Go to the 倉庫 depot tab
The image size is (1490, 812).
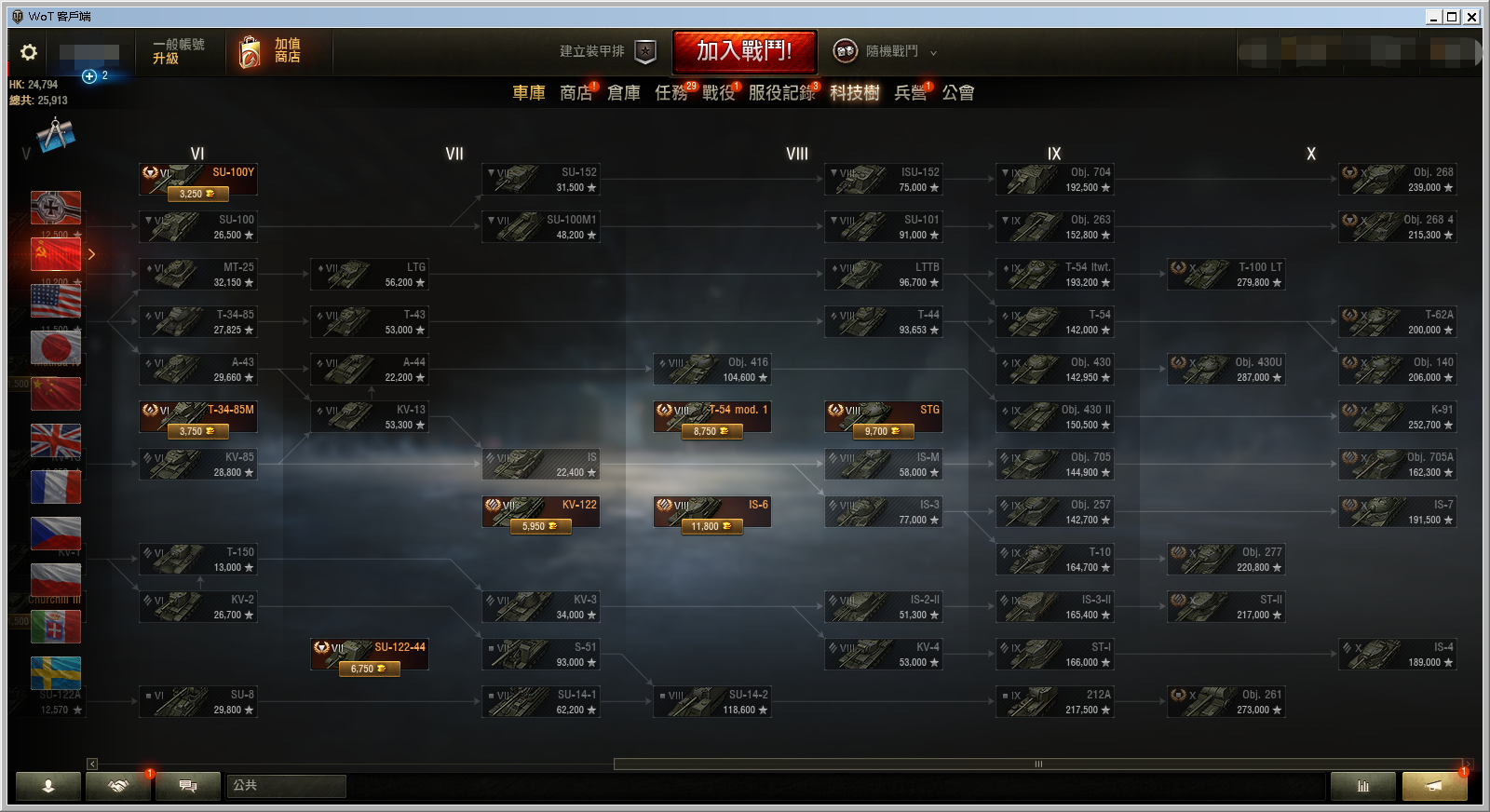click(623, 92)
